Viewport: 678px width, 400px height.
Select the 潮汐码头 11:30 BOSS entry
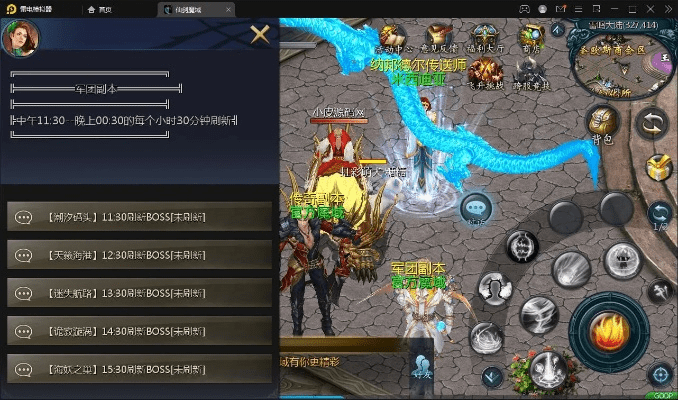(139, 215)
